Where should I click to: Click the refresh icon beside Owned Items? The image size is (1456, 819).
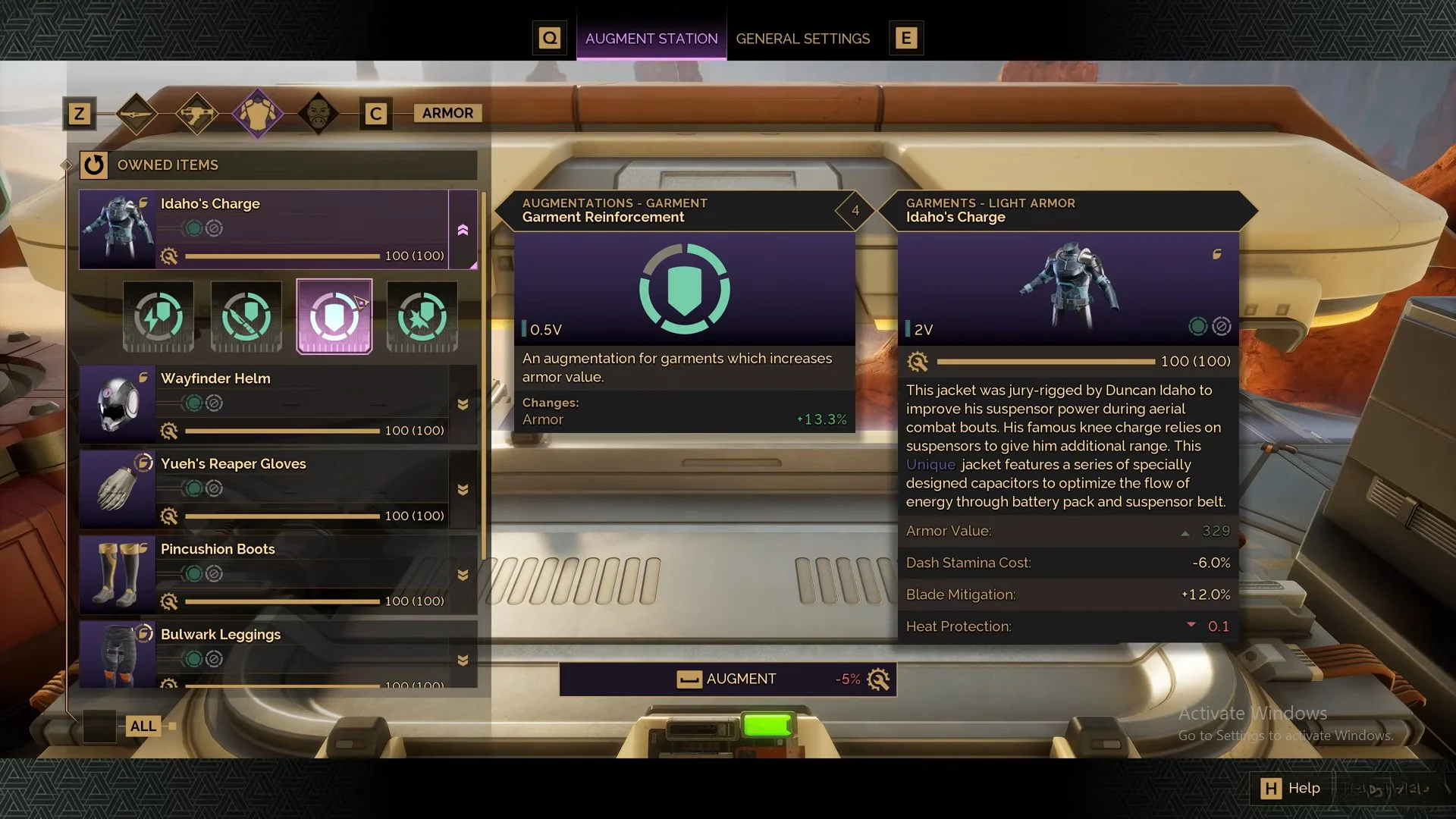coord(94,165)
